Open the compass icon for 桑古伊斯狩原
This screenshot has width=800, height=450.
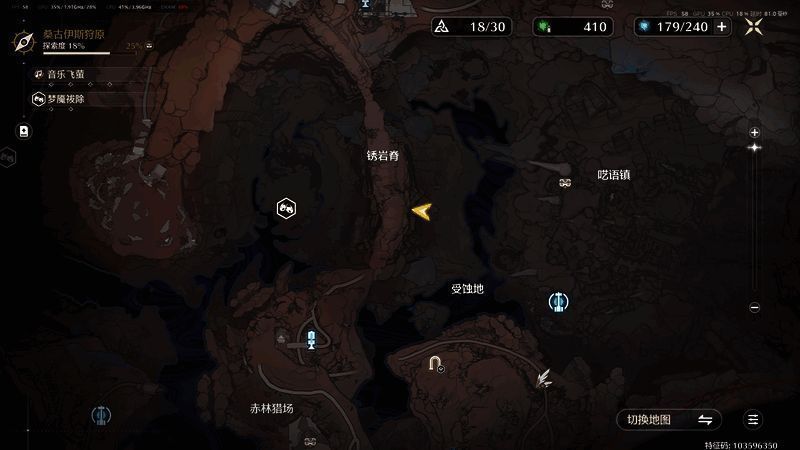[24, 41]
